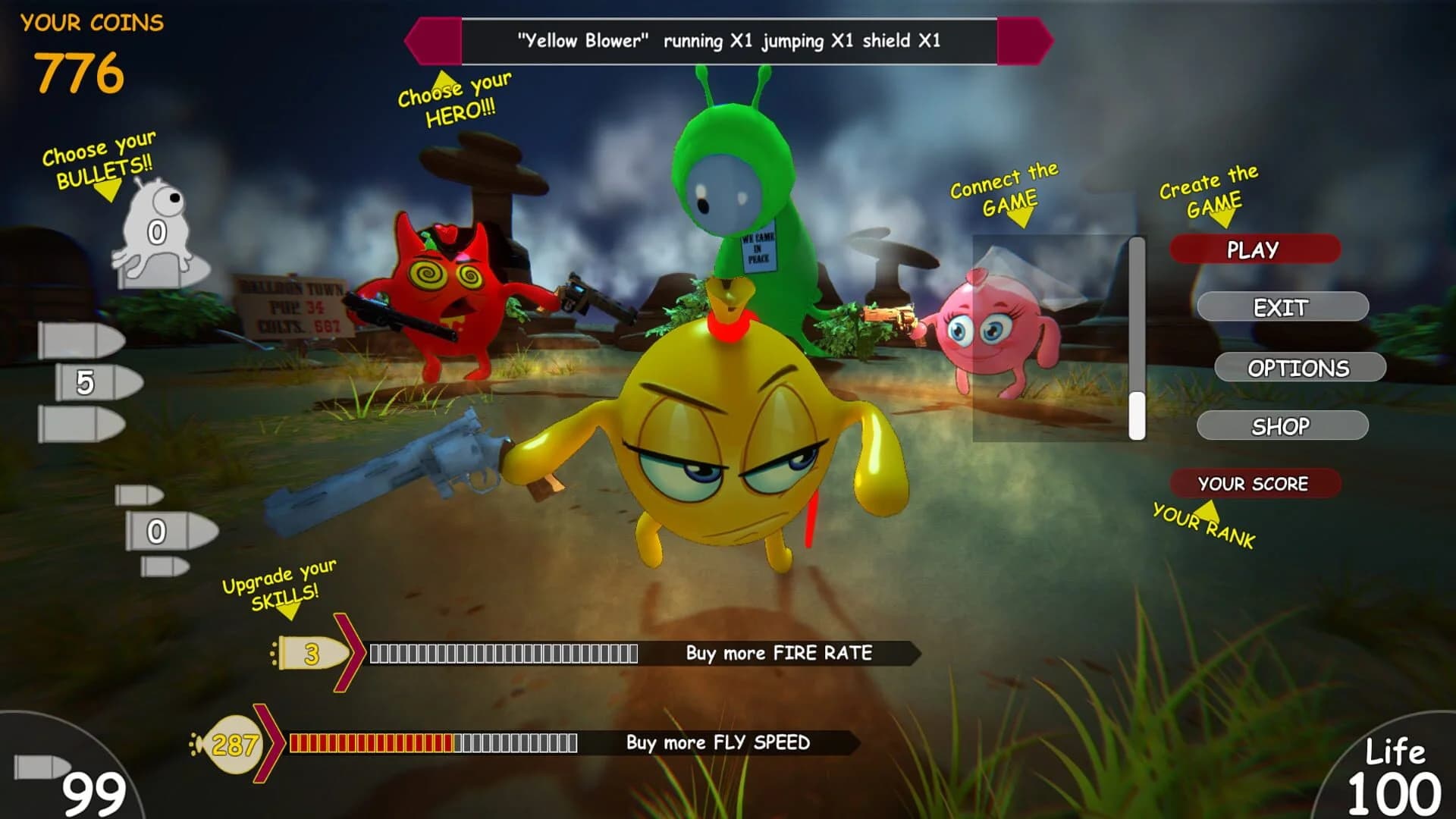Check YOUR SCORE ranking
The image size is (1456, 819).
coord(1255,482)
